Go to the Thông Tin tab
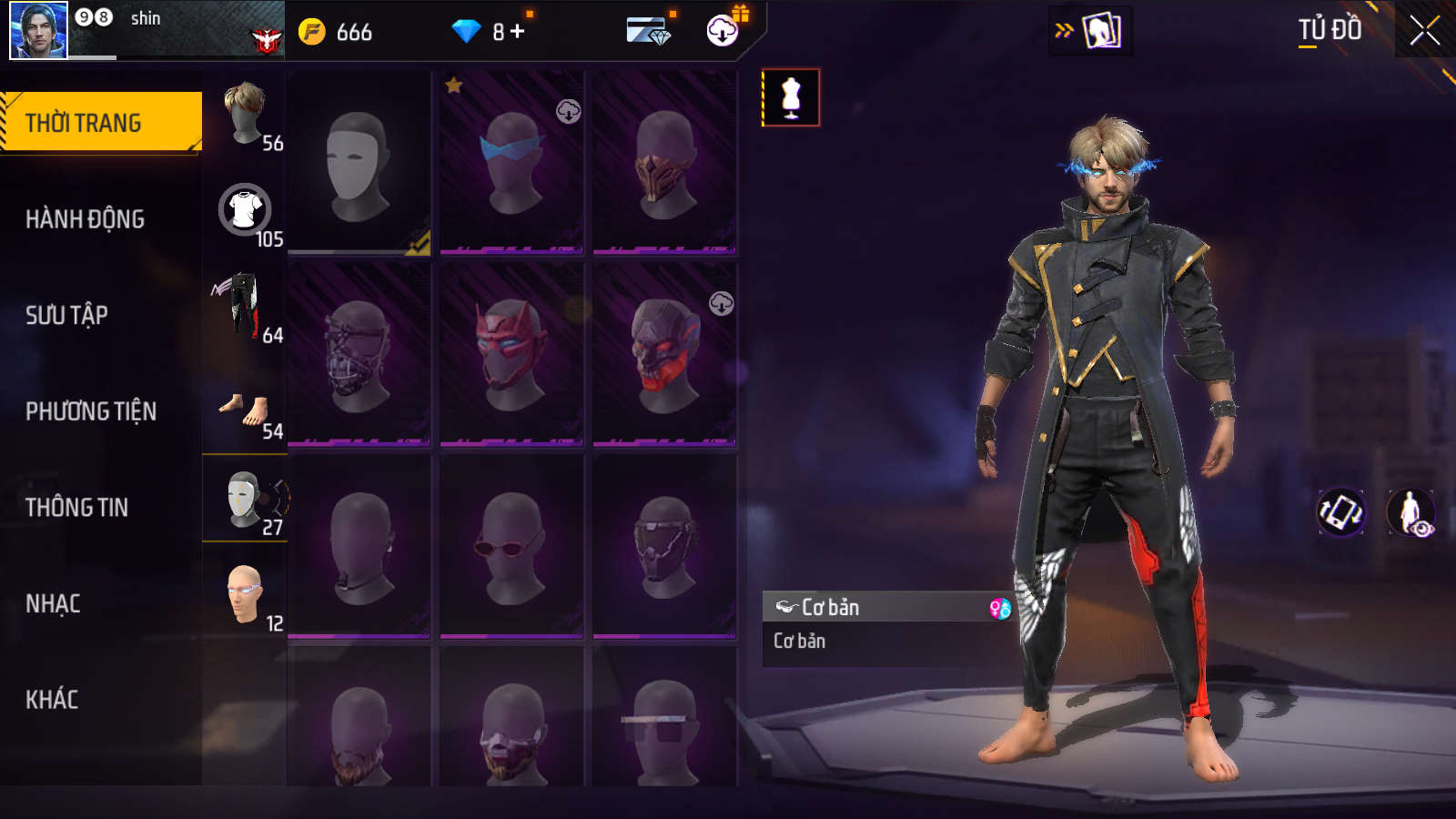This screenshot has height=819, width=1456. 76,507
